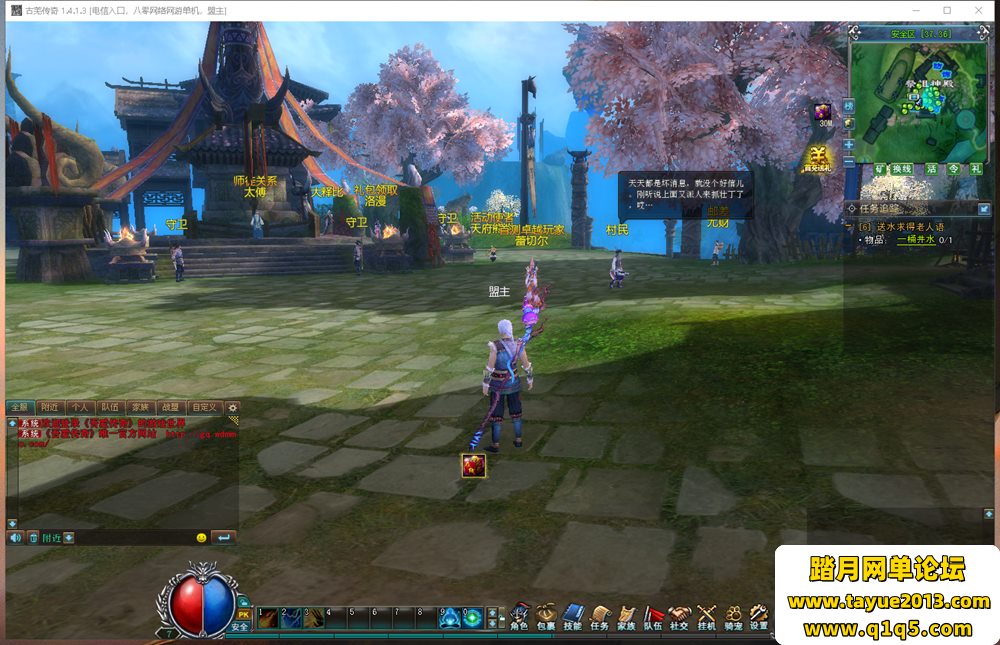
Task: Click the minimap's plus zoom button
Action: pos(849,144)
